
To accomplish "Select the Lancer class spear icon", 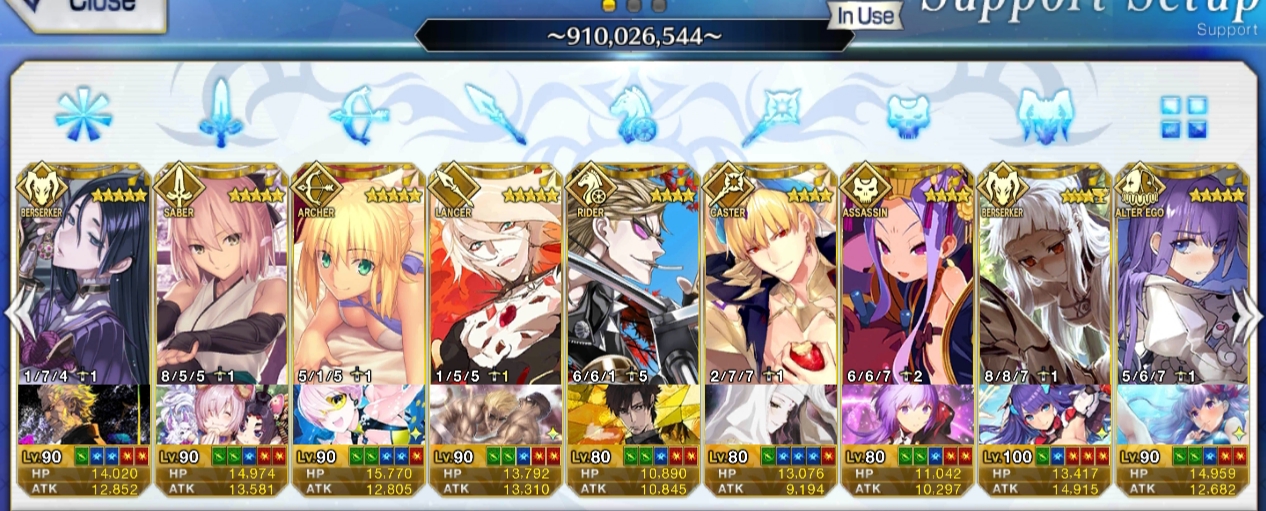I will pyautogui.click(x=495, y=115).
